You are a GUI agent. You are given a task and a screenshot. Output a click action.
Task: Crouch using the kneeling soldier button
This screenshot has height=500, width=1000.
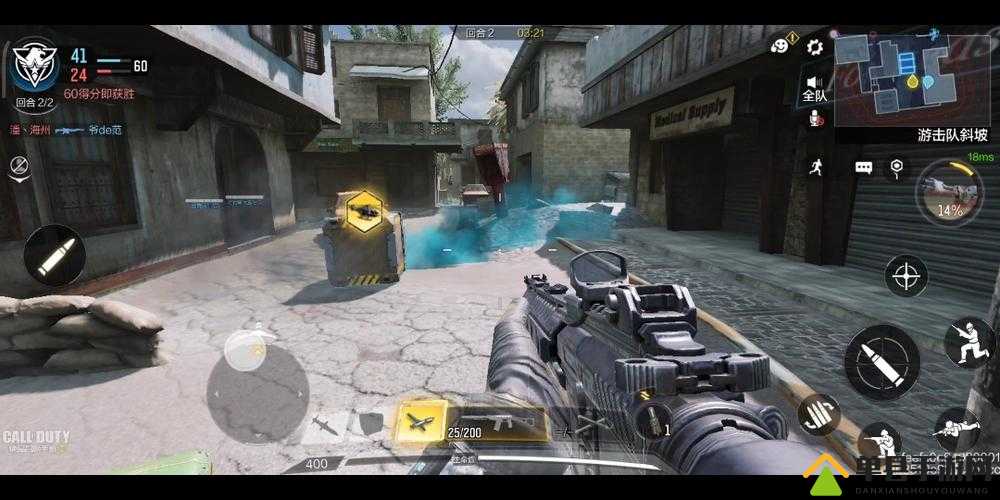(x=879, y=442)
